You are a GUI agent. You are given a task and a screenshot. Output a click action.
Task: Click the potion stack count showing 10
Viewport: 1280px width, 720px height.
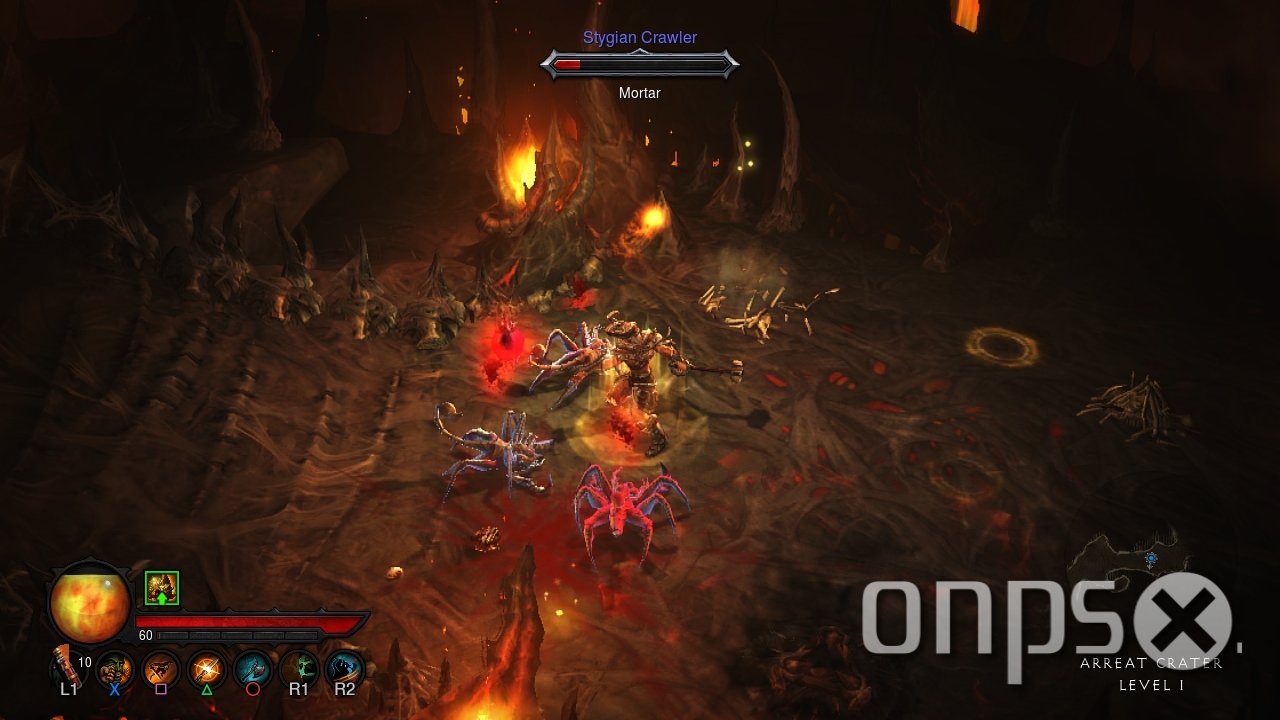(85, 662)
